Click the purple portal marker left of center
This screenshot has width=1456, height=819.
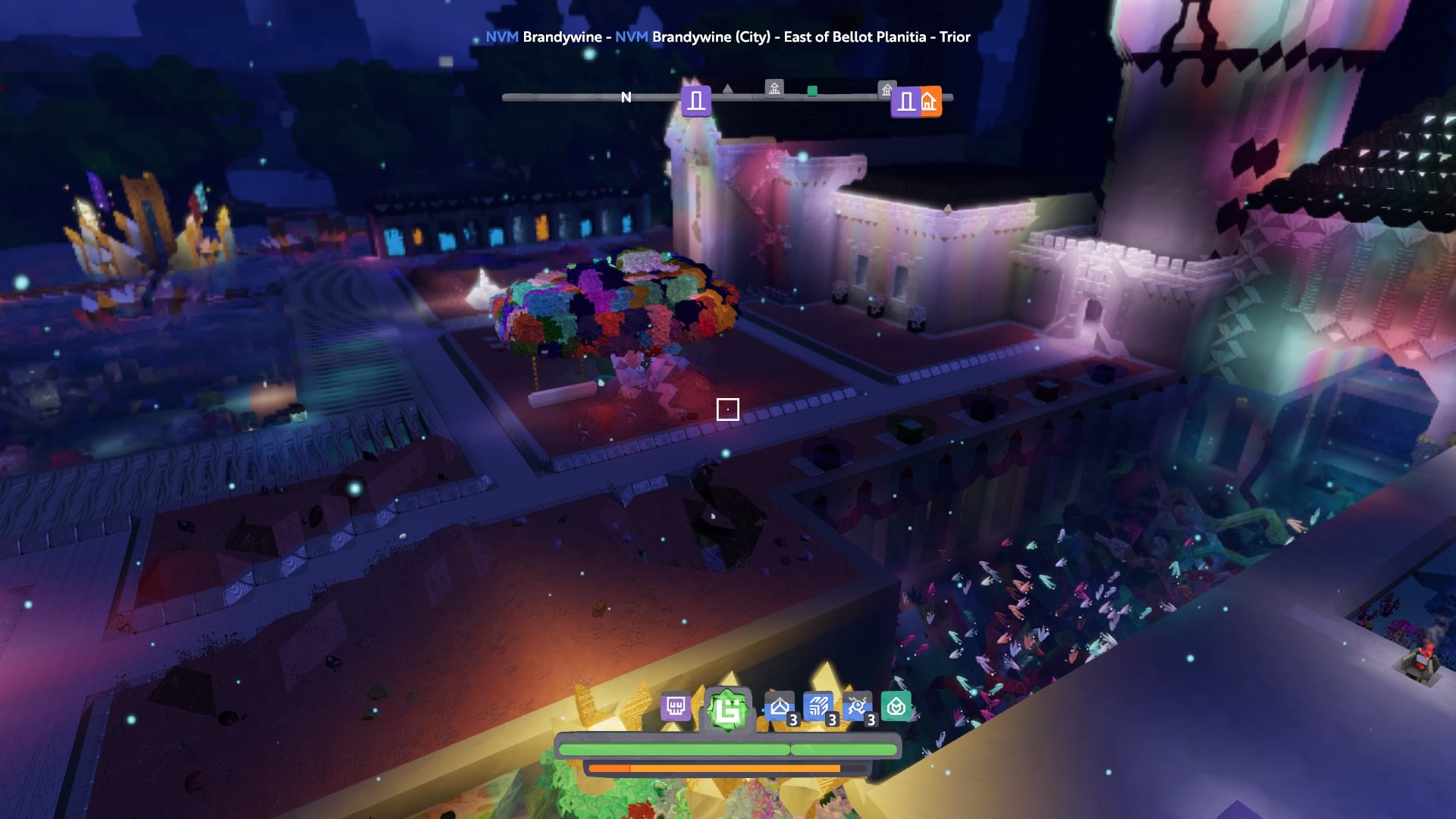tap(695, 101)
